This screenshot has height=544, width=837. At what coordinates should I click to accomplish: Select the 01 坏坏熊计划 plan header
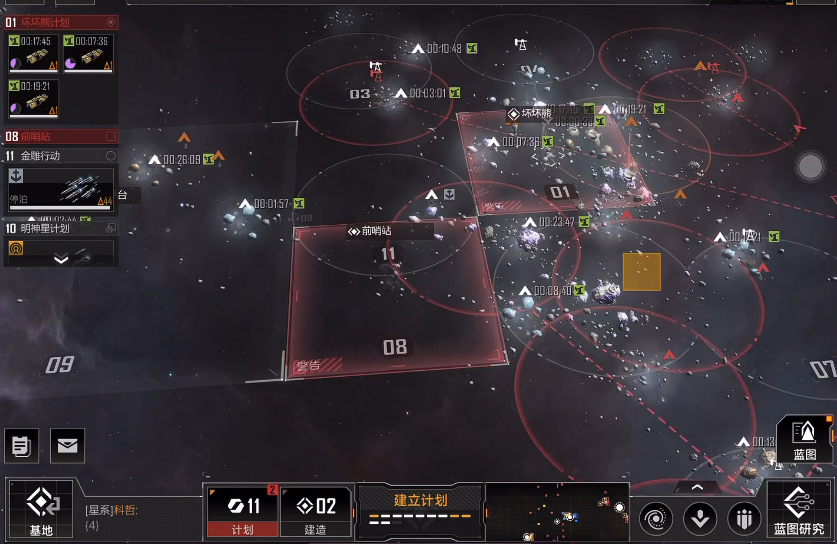coord(60,21)
